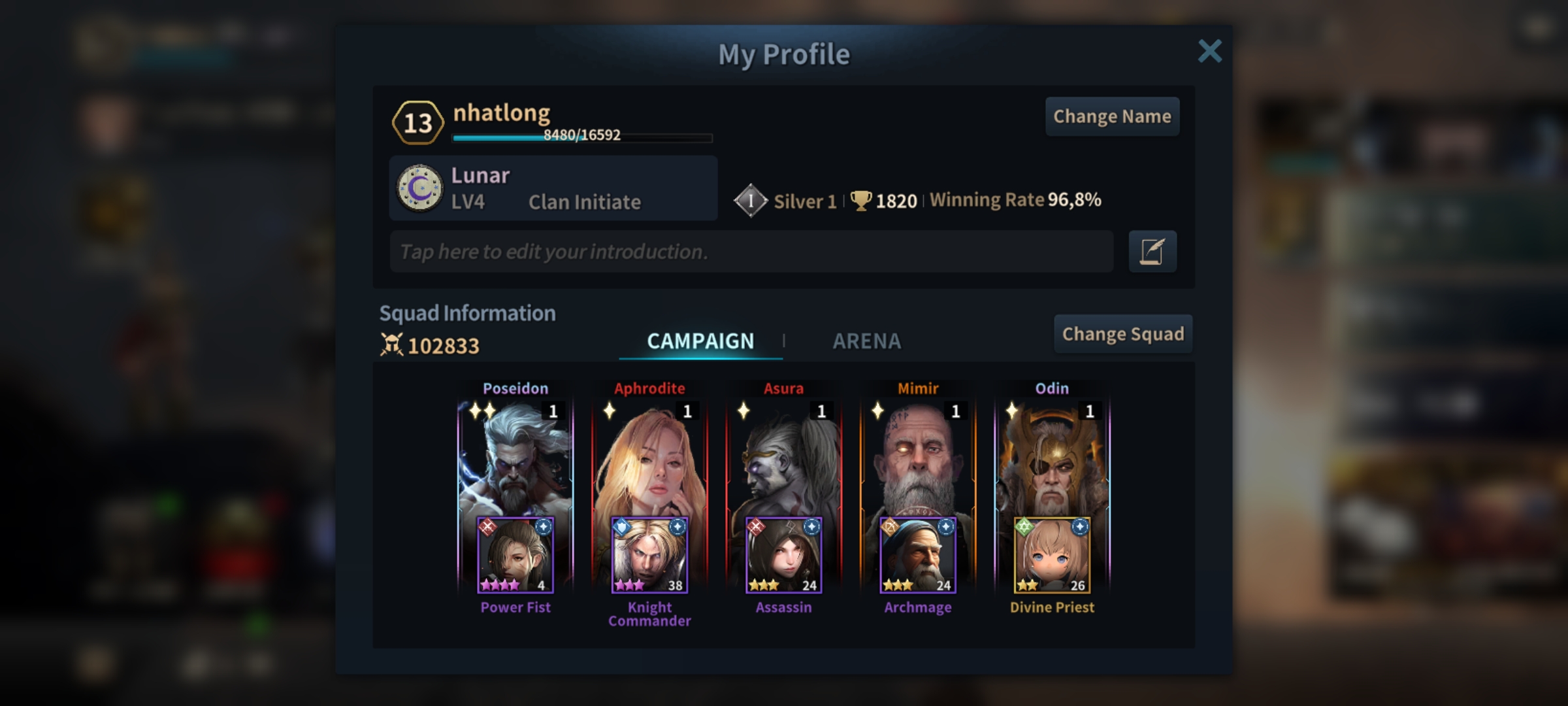
Task: Open the Change Squad screen
Action: click(x=1122, y=334)
